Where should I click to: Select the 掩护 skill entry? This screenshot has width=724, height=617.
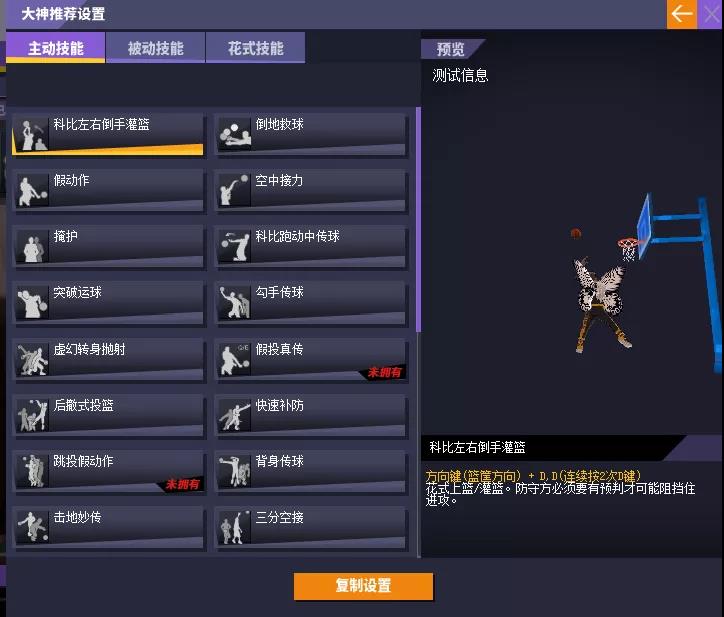(108, 247)
